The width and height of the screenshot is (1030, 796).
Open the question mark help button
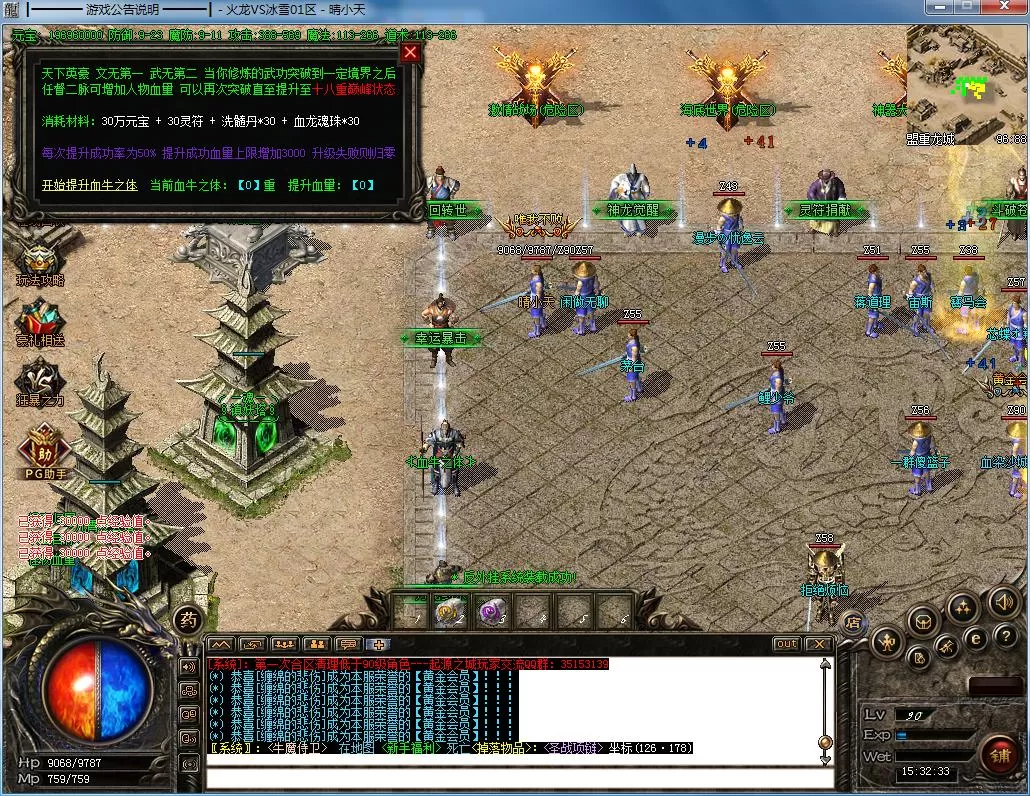(x=1004, y=636)
